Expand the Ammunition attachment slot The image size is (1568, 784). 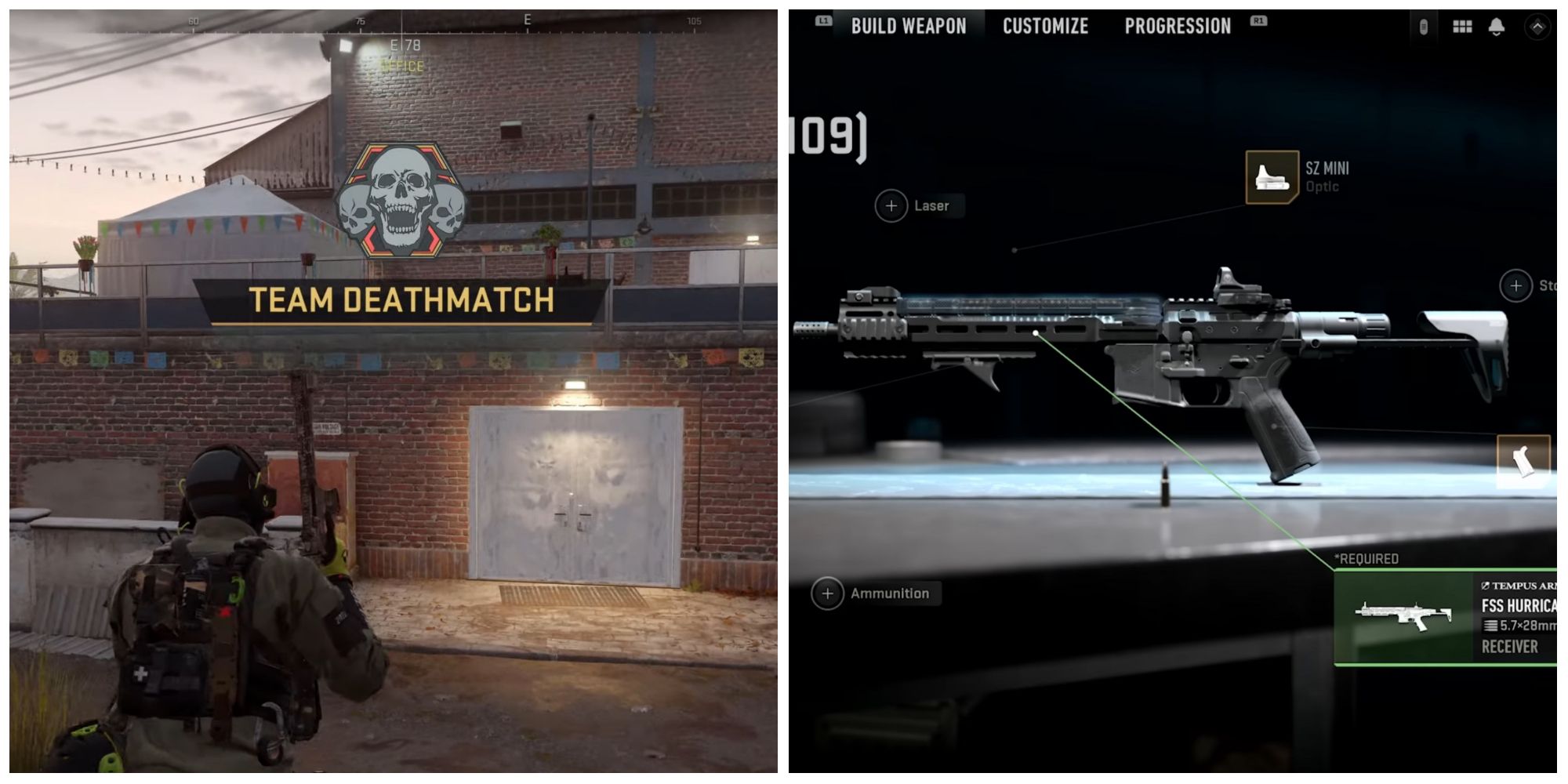[829, 593]
